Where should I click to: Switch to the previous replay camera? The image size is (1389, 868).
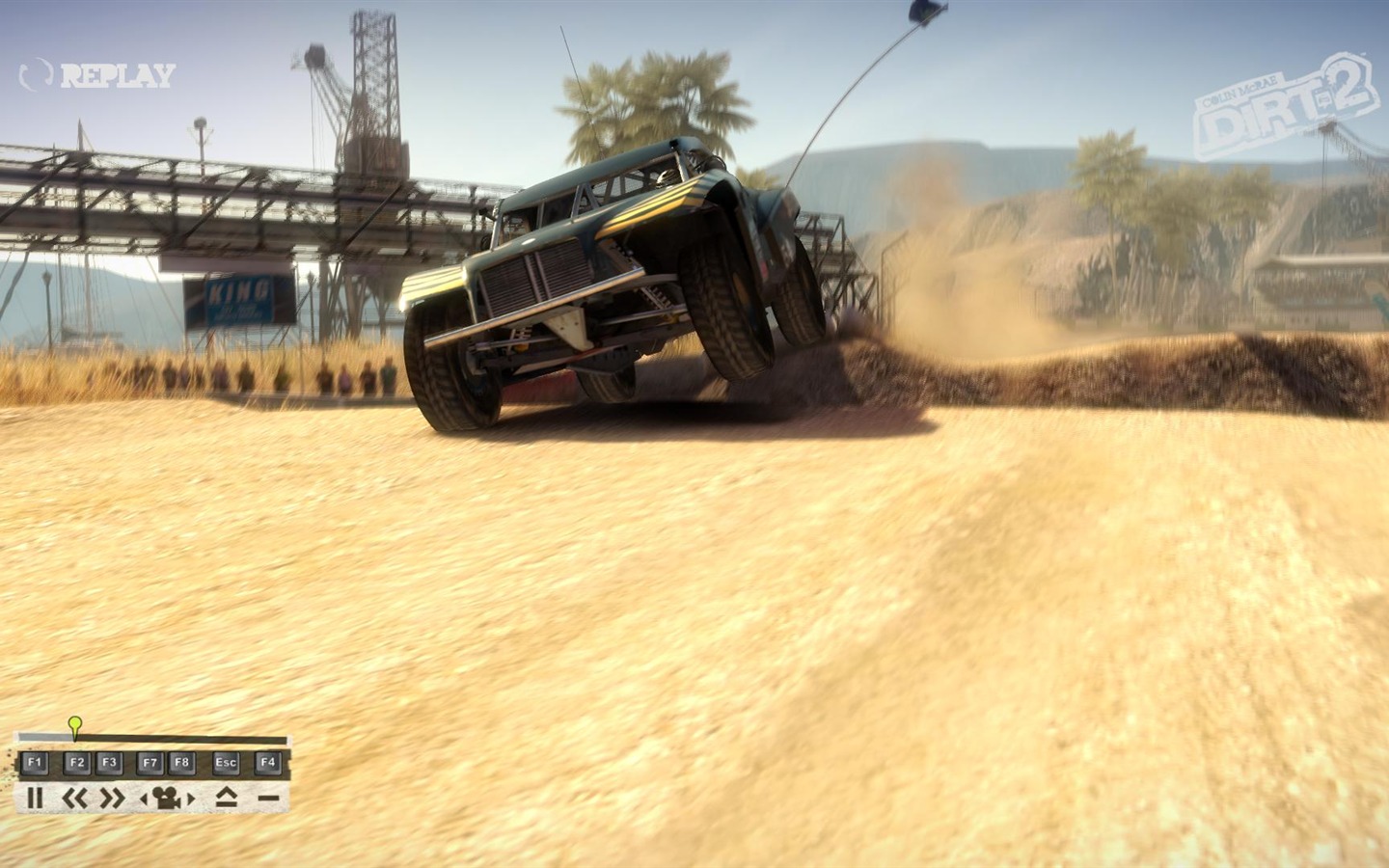[x=145, y=799]
